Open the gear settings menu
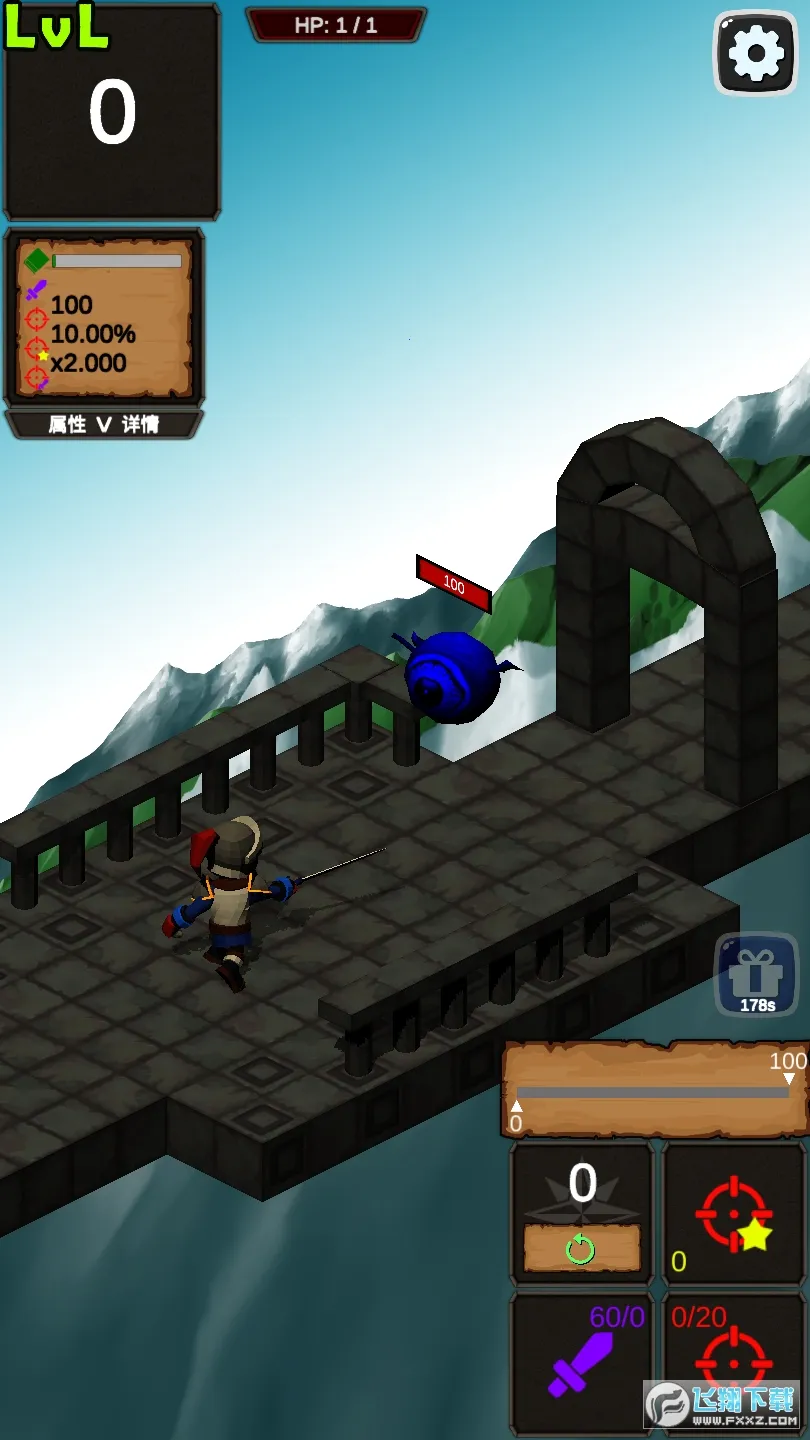 point(756,54)
